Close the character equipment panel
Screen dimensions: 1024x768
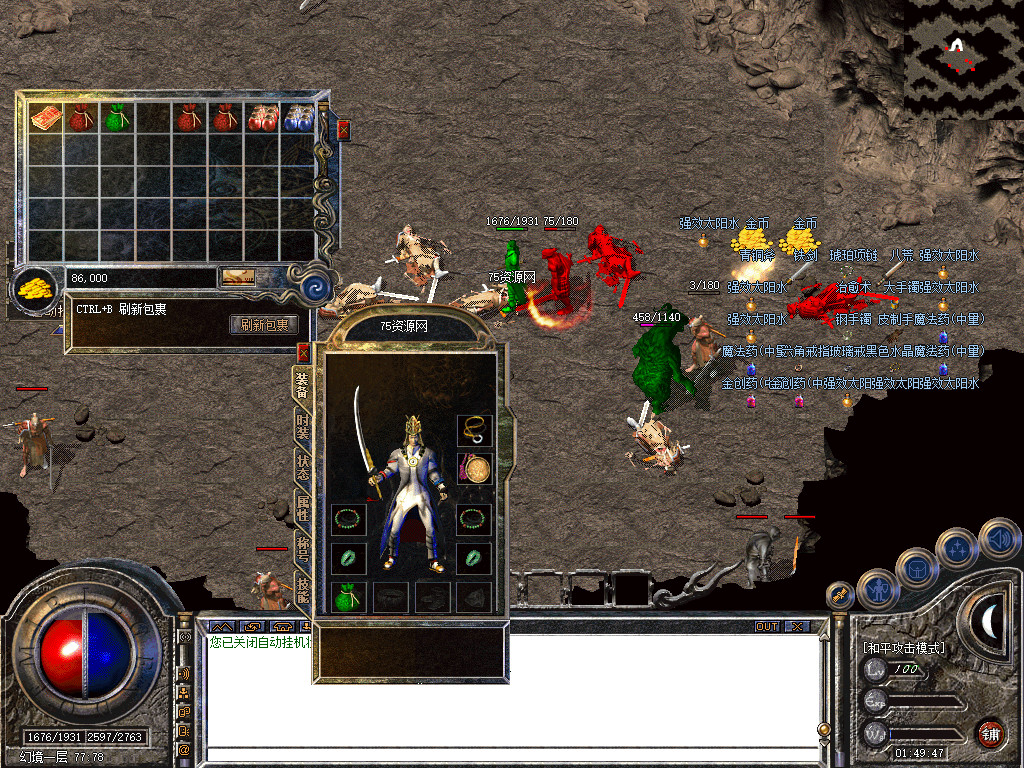303,352
